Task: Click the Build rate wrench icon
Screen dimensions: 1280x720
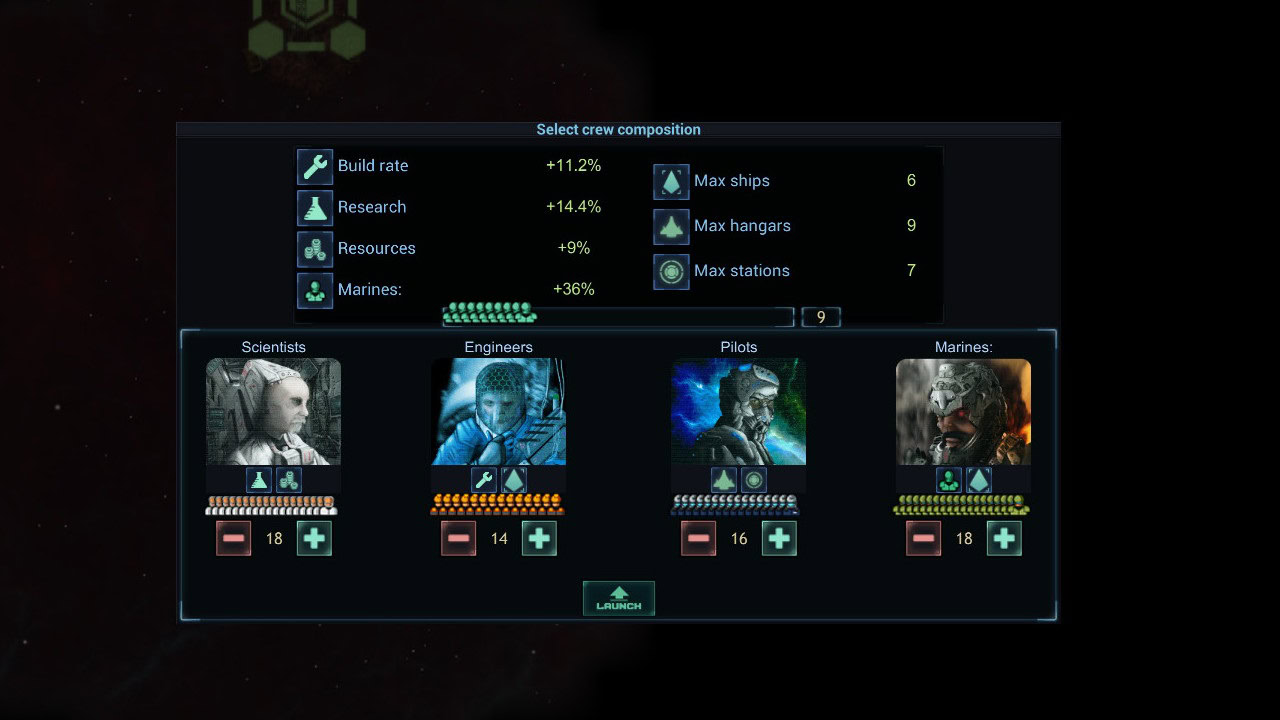Action: (x=315, y=167)
